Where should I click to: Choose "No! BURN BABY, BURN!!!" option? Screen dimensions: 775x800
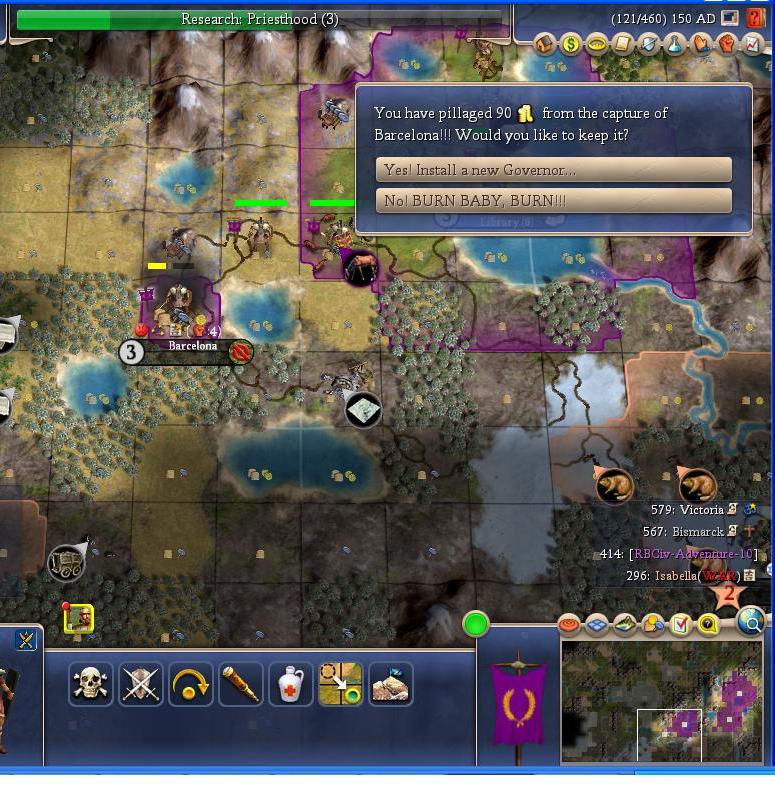(553, 201)
